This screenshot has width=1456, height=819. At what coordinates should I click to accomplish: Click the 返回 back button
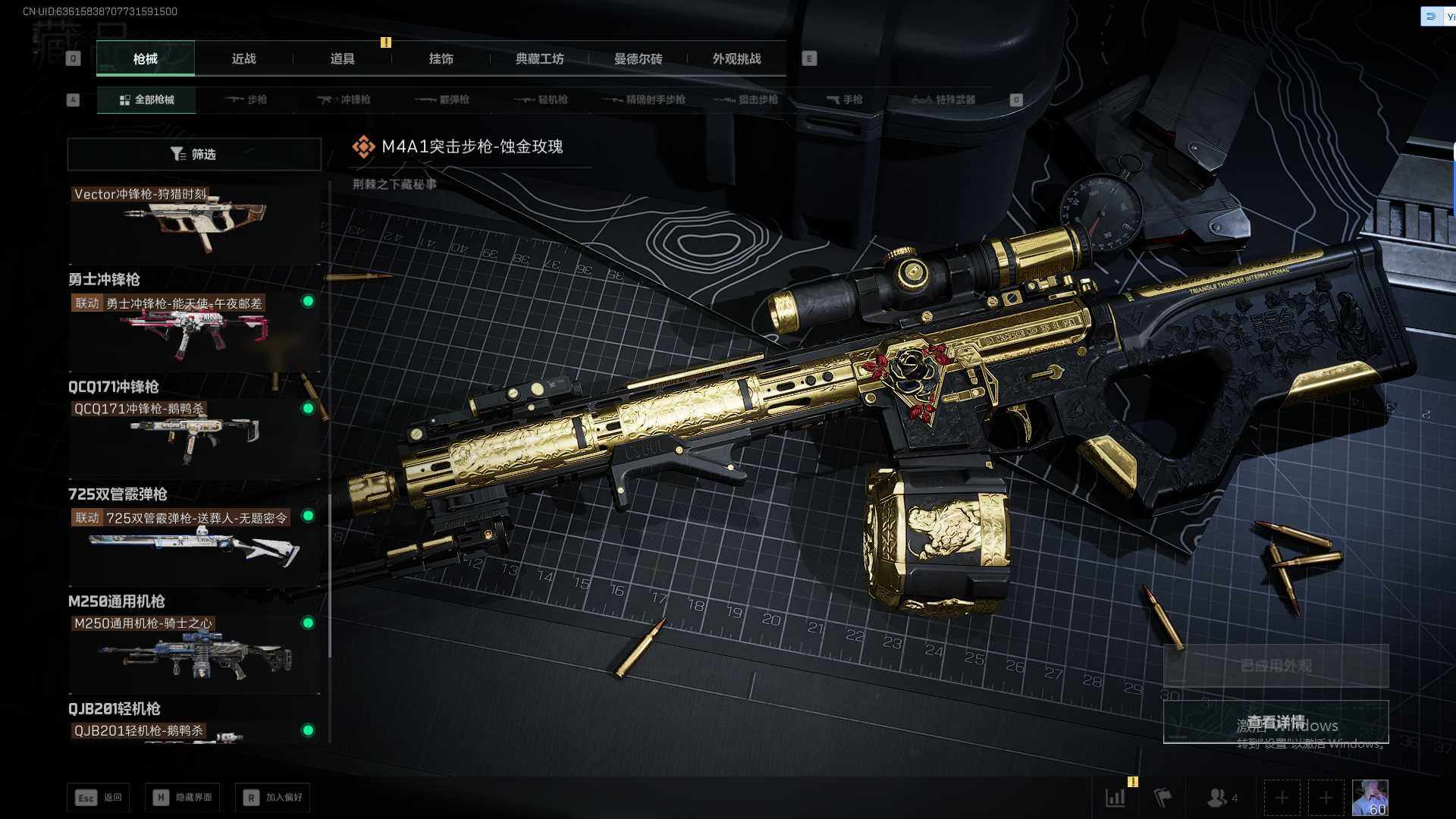tap(99, 797)
